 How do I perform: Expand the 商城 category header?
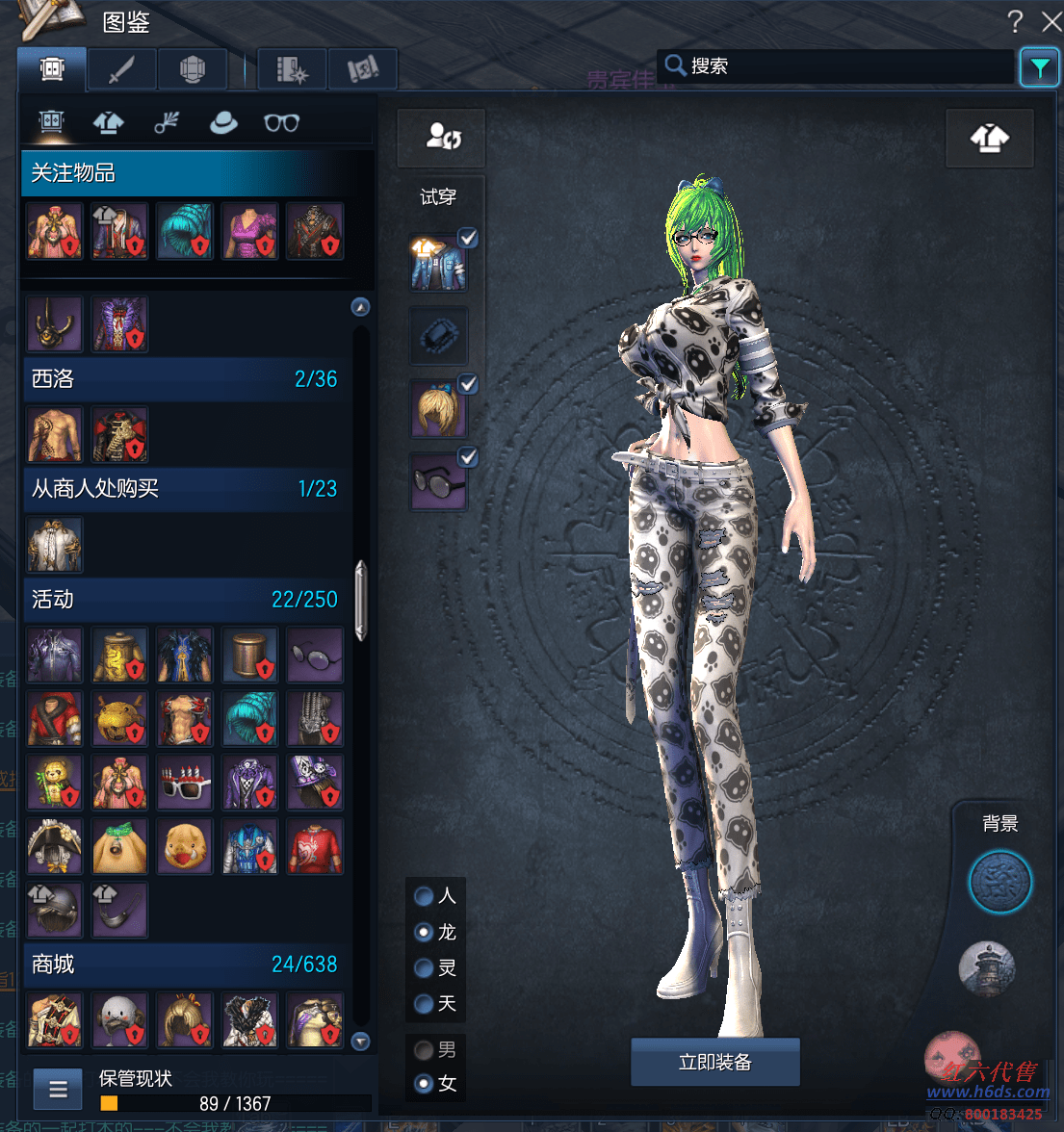pyautogui.click(x=183, y=964)
